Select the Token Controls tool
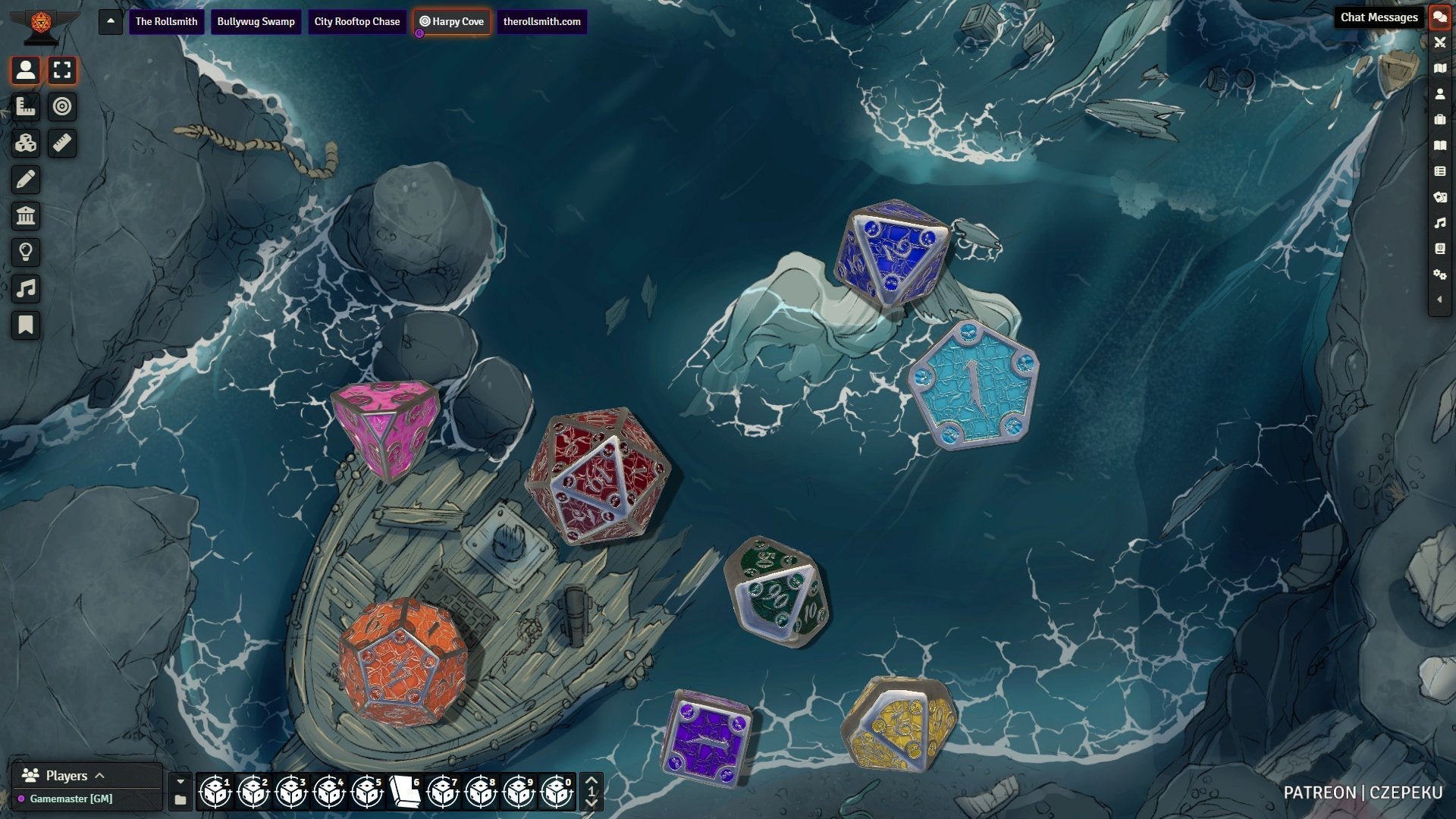The image size is (1456, 819). [26, 71]
